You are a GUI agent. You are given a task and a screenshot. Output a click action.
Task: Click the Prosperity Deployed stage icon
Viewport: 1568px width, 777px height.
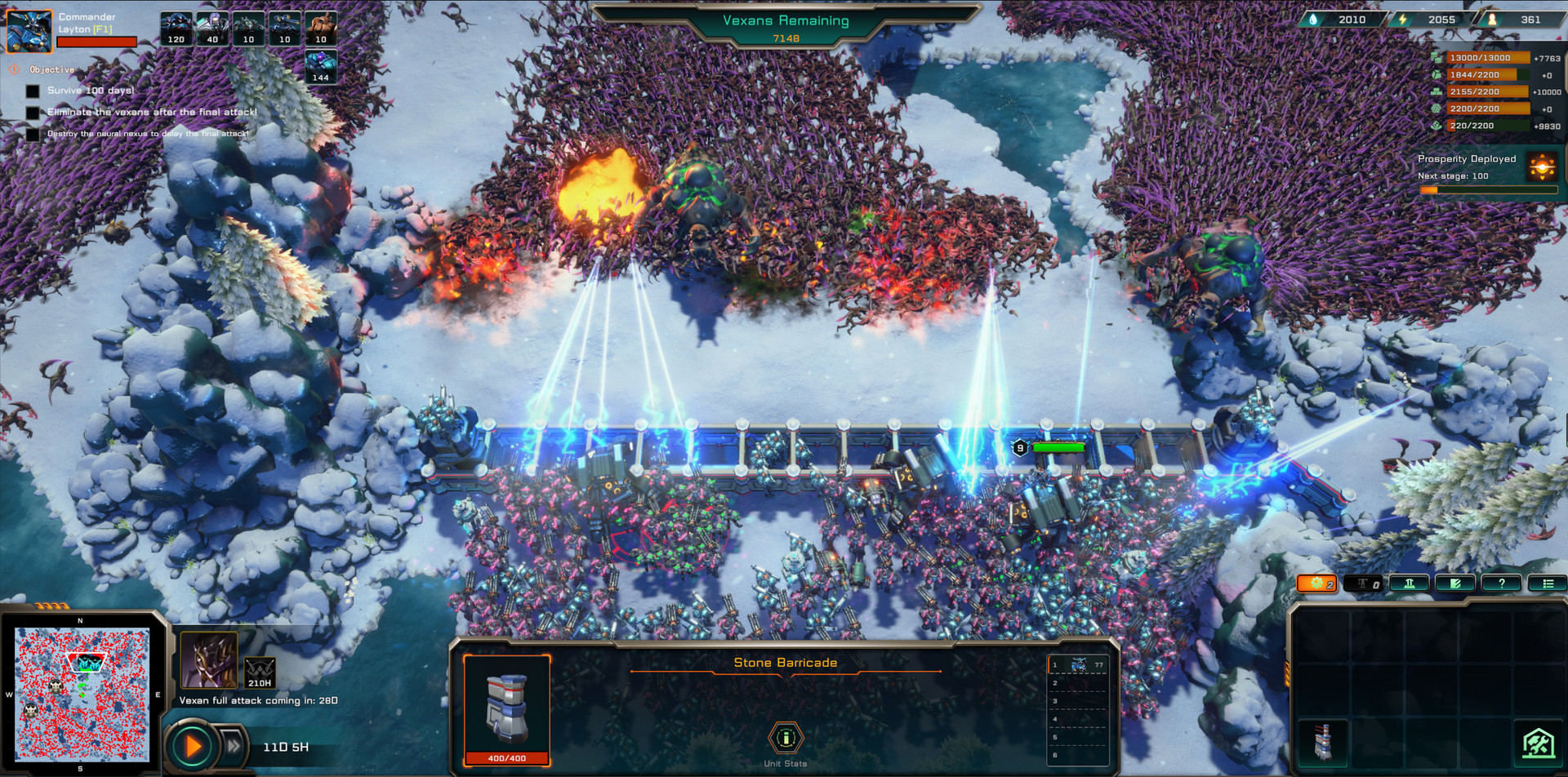coord(1542,166)
